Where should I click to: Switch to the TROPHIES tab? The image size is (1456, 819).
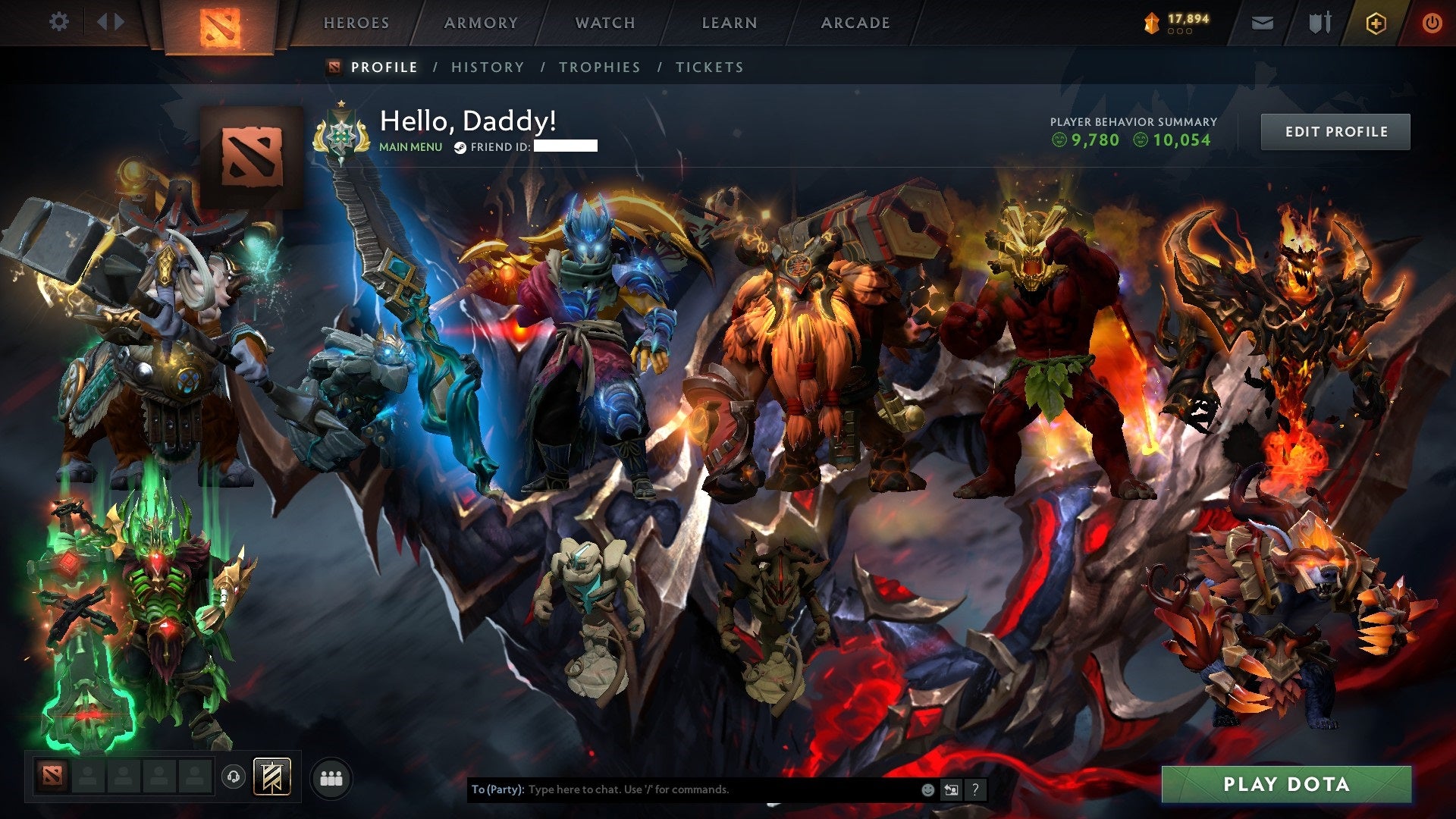pos(600,67)
